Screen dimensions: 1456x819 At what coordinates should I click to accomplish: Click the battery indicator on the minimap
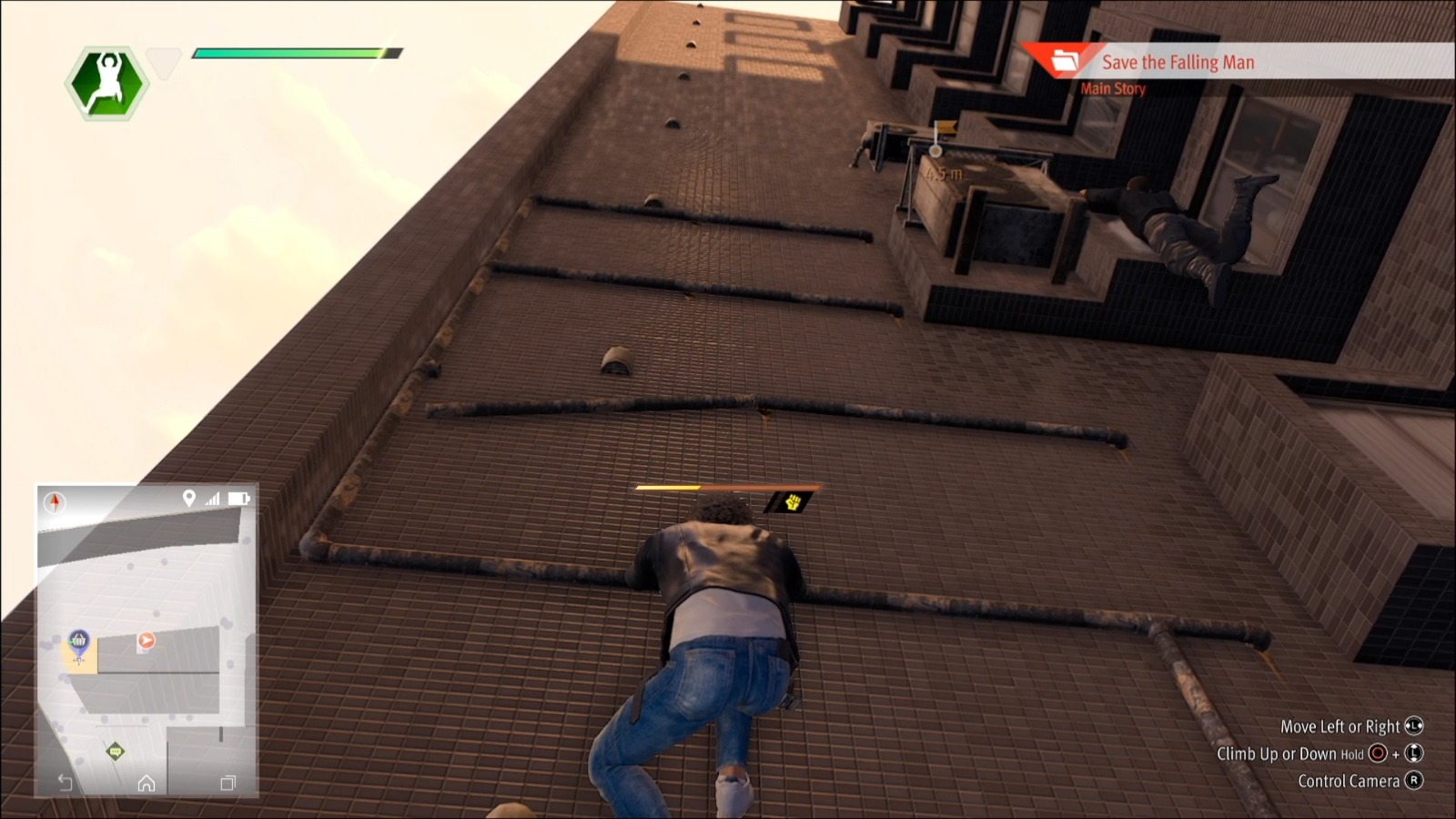click(238, 498)
